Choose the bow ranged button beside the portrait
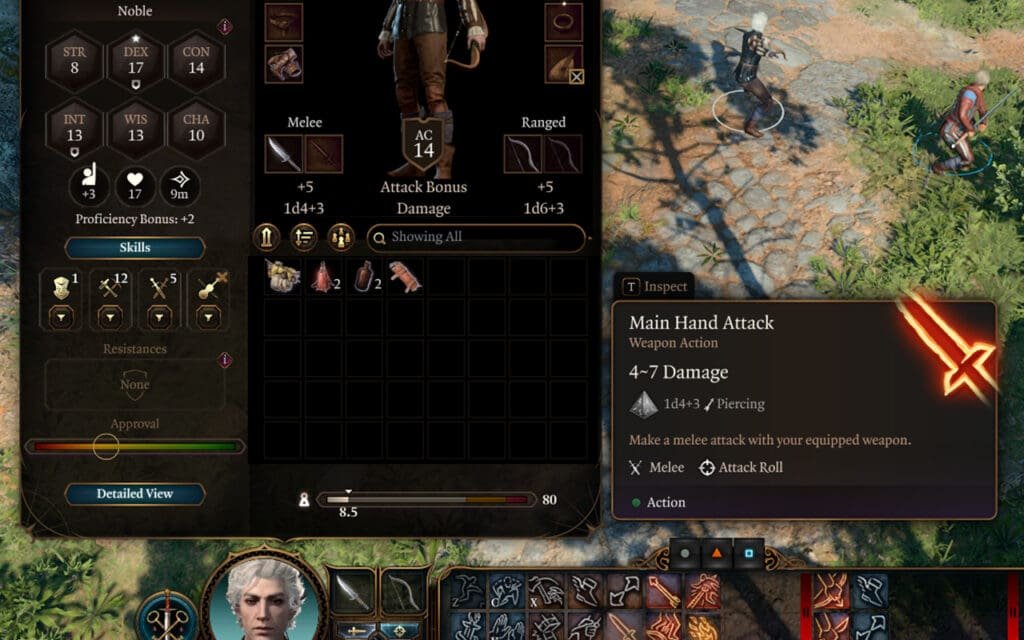The width and height of the screenshot is (1024, 640). click(404, 593)
